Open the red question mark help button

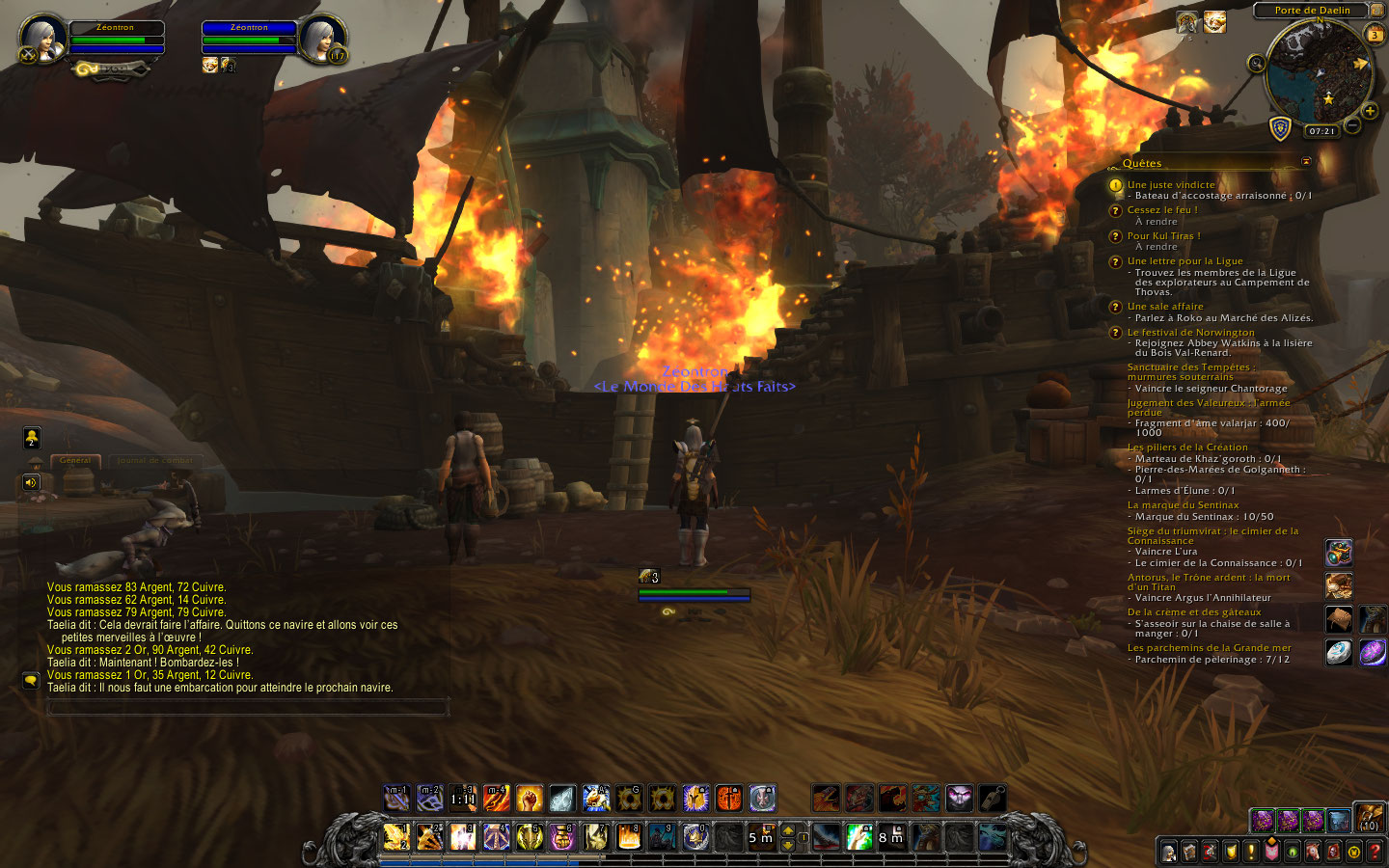click(1375, 852)
